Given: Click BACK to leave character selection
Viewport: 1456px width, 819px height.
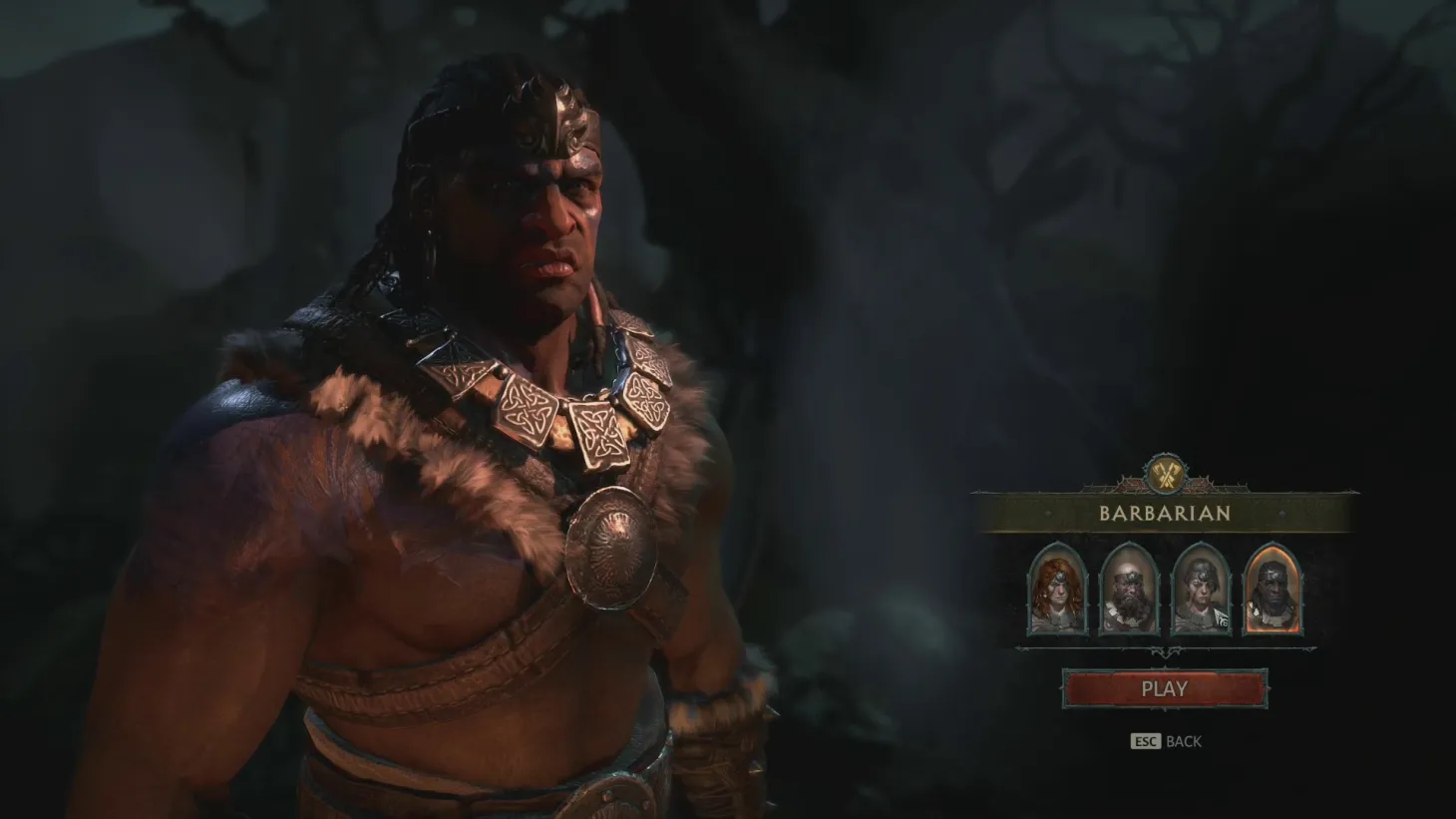Looking at the screenshot, I should pyautogui.click(x=1182, y=741).
